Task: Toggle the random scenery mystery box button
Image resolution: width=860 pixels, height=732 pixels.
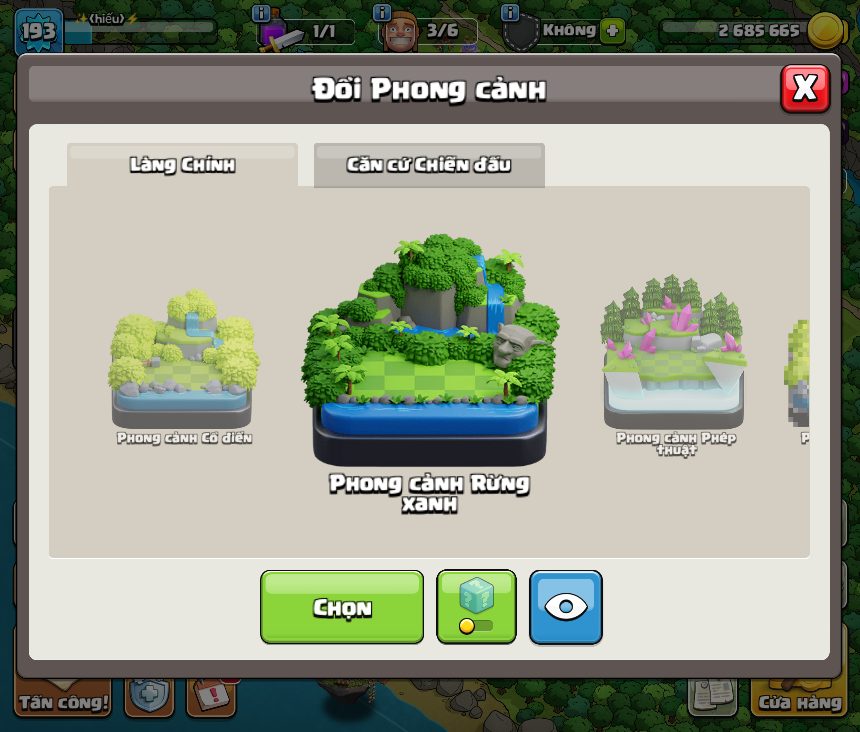Action: pos(476,607)
